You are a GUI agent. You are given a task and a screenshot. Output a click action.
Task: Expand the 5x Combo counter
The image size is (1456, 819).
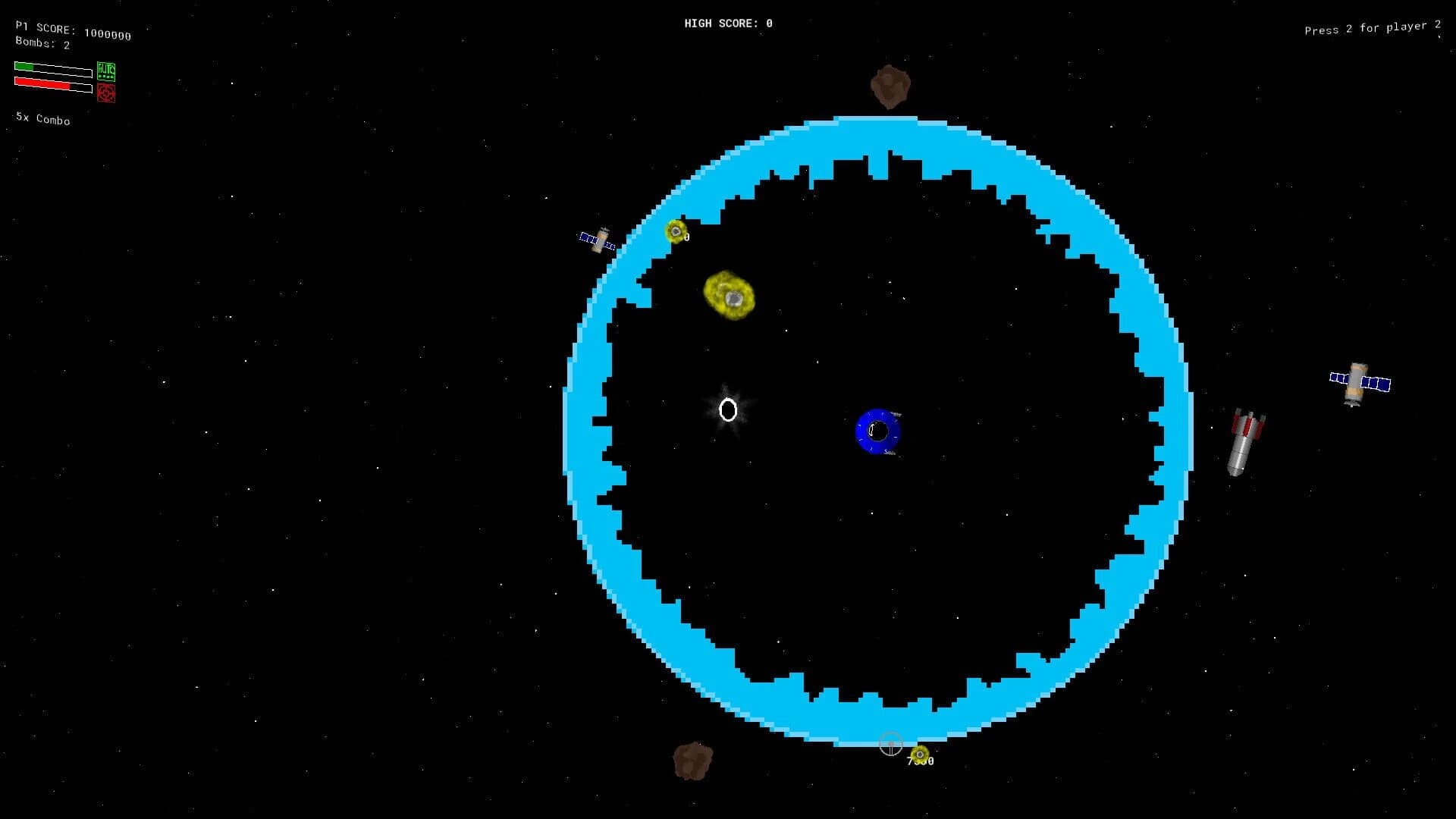(x=42, y=120)
